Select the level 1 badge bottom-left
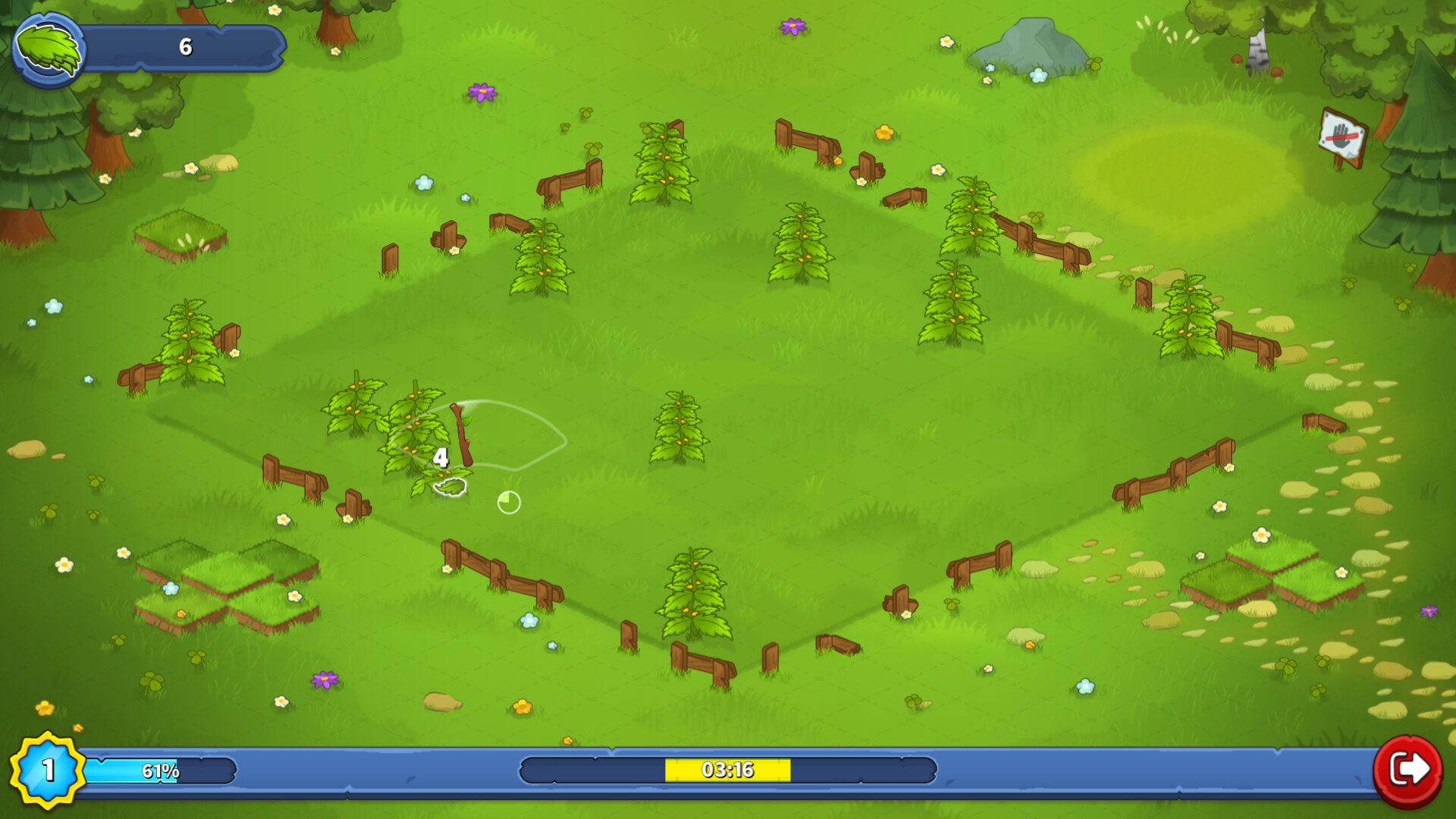Screen dimensions: 1456x819 [47, 772]
